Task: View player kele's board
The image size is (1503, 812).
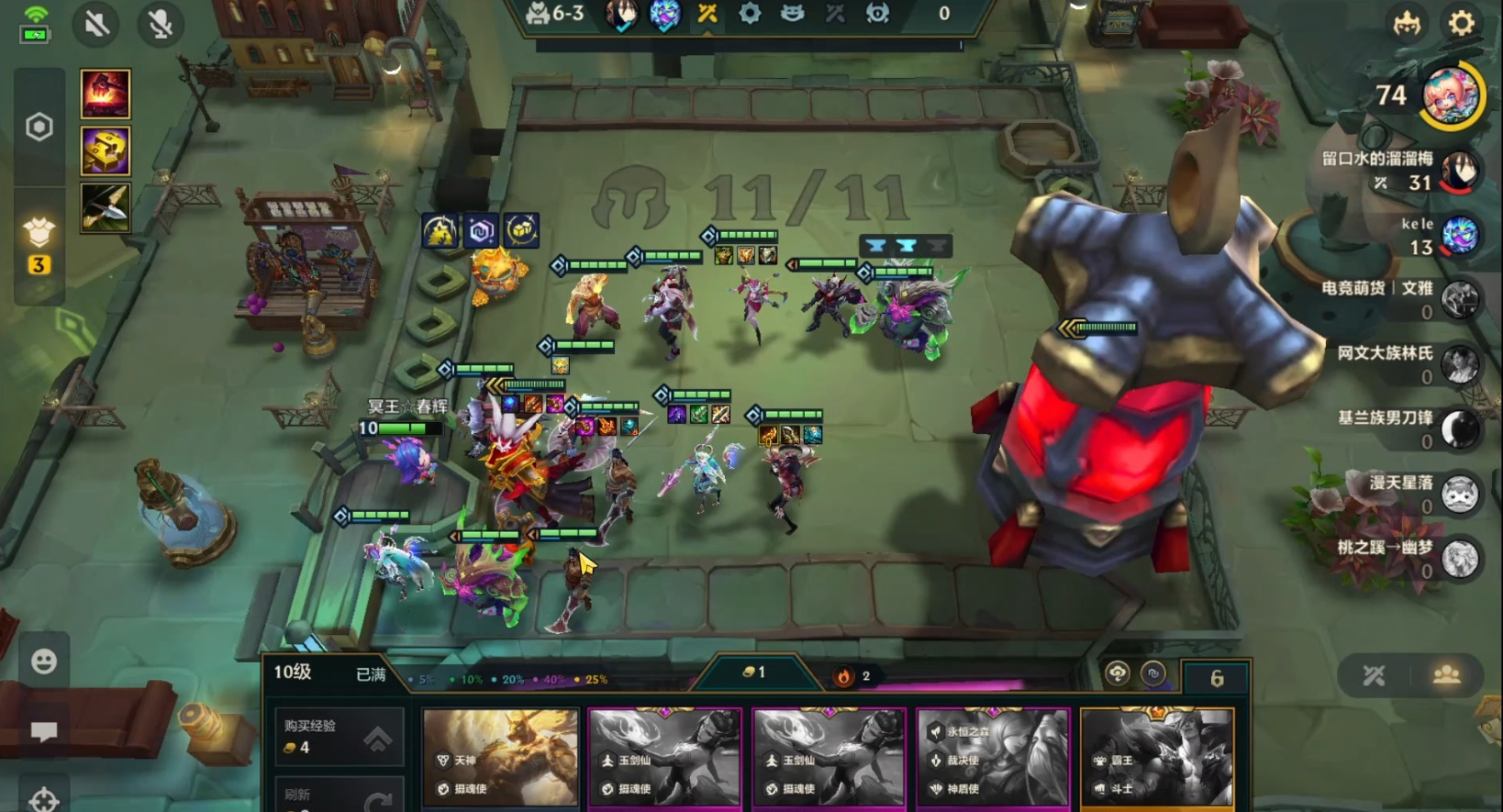Action: pyautogui.click(x=1459, y=236)
